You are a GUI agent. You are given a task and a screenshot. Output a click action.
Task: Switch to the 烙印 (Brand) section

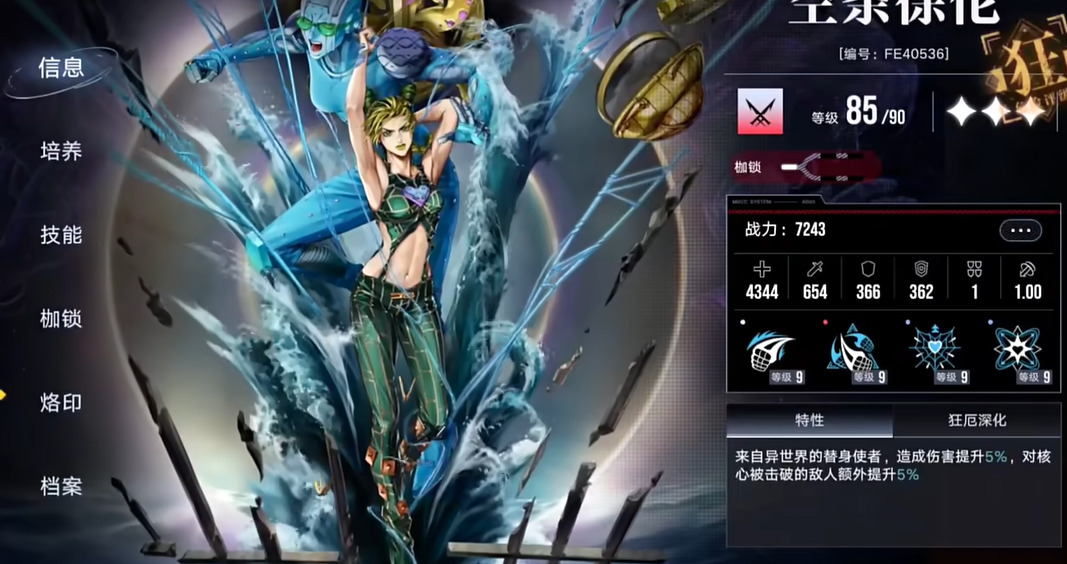[x=61, y=403]
